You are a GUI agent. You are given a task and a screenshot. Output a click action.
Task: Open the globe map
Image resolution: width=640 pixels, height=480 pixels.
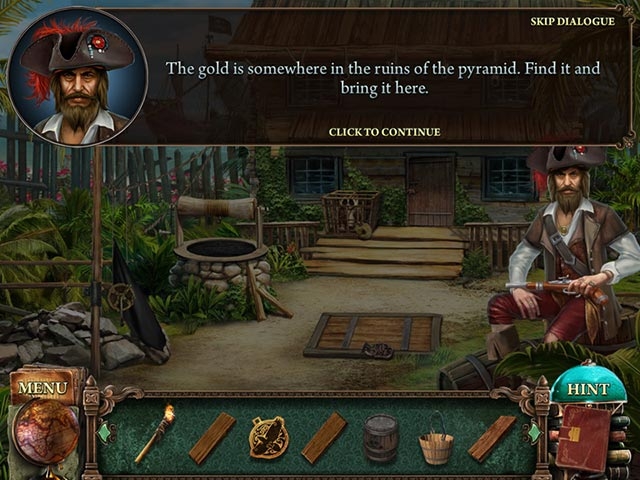45,432
